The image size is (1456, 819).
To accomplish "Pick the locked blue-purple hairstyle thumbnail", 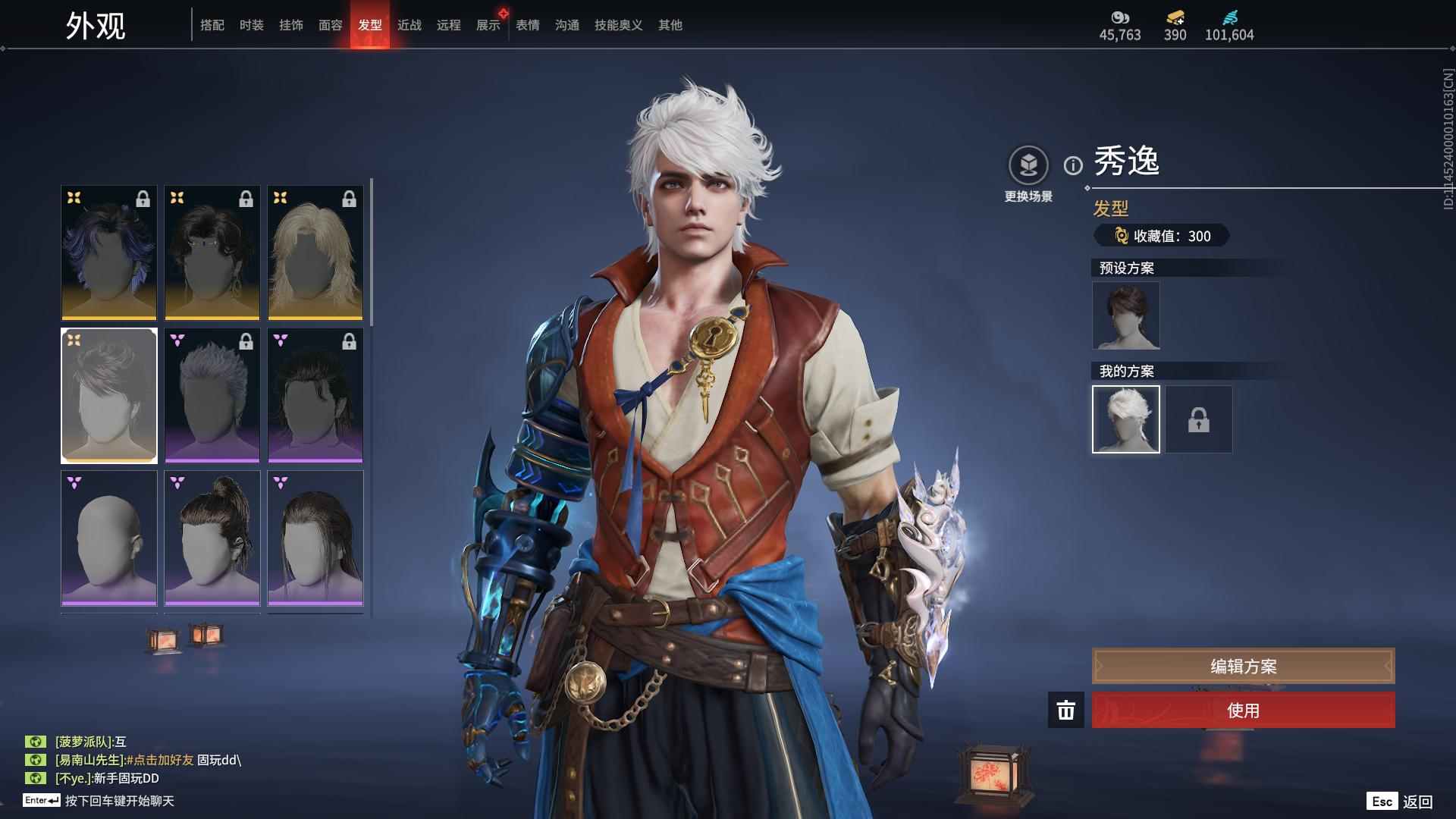I will pos(109,253).
